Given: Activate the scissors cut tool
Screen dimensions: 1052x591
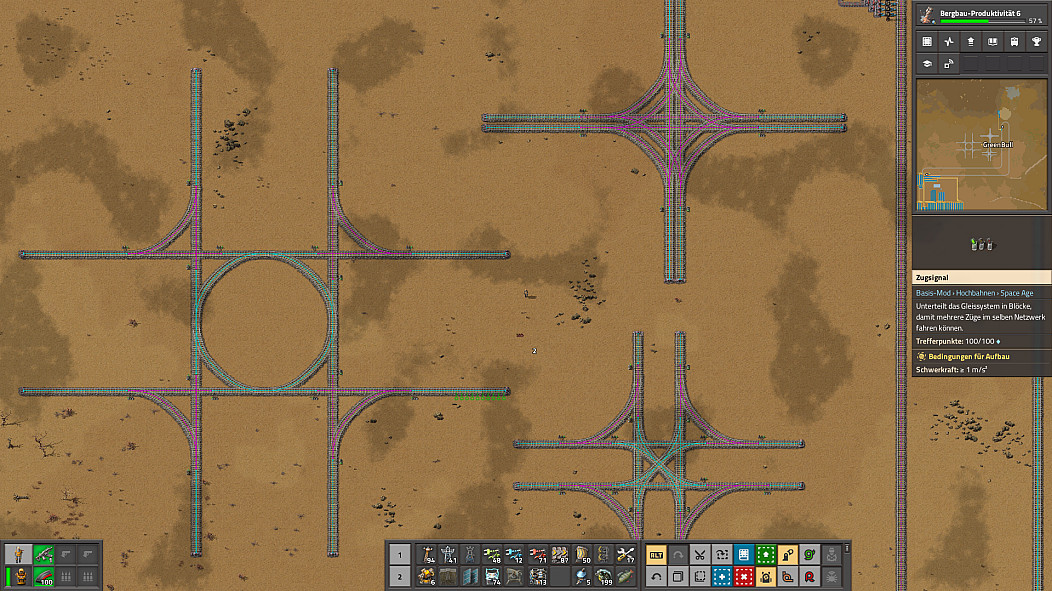Looking at the screenshot, I should click(x=700, y=554).
